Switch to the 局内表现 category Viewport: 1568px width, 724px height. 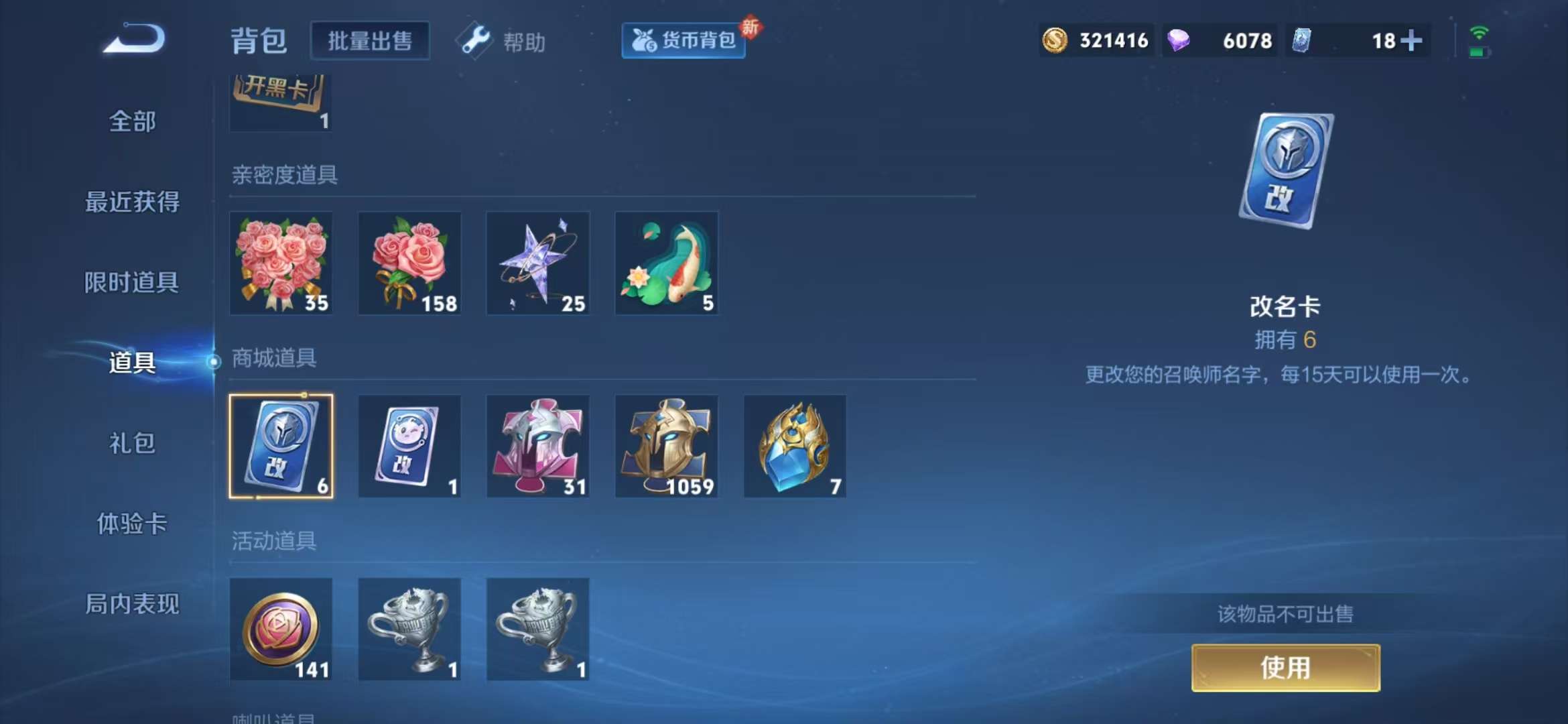[132, 604]
